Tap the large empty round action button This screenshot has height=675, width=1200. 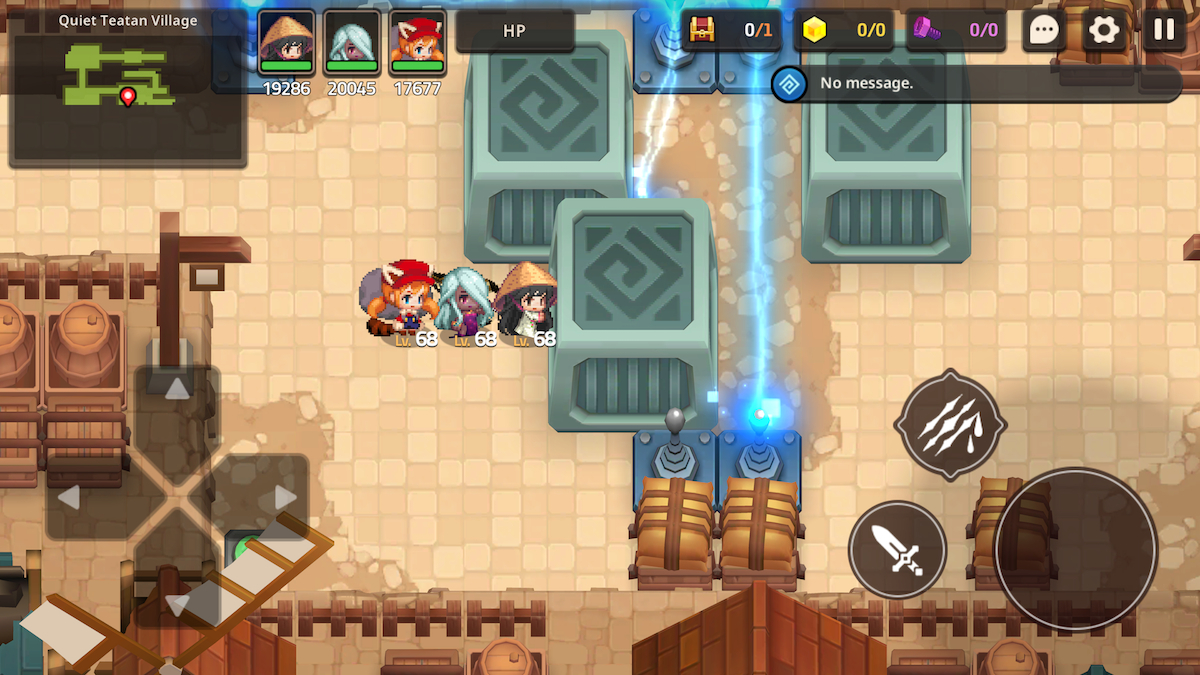(x=1075, y=548)
